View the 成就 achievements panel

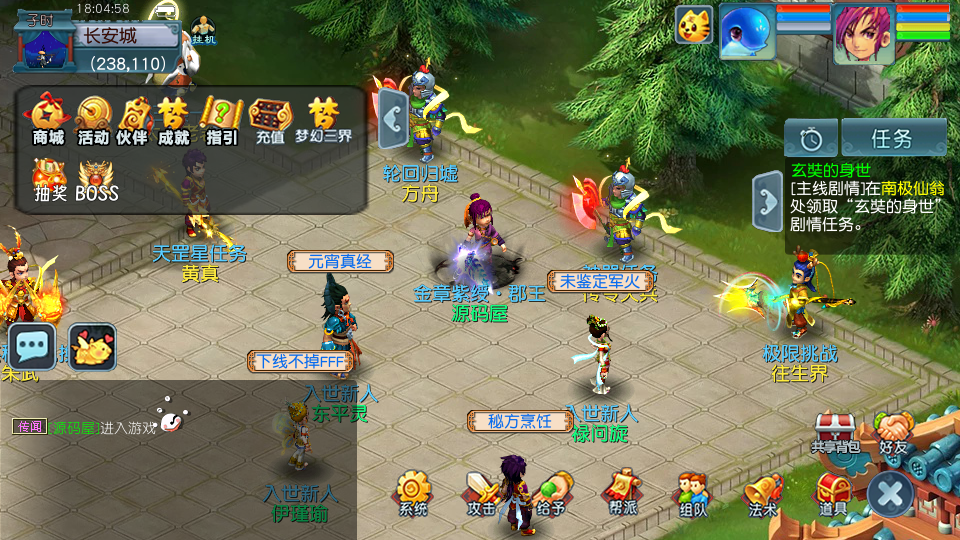coord(173,119)
